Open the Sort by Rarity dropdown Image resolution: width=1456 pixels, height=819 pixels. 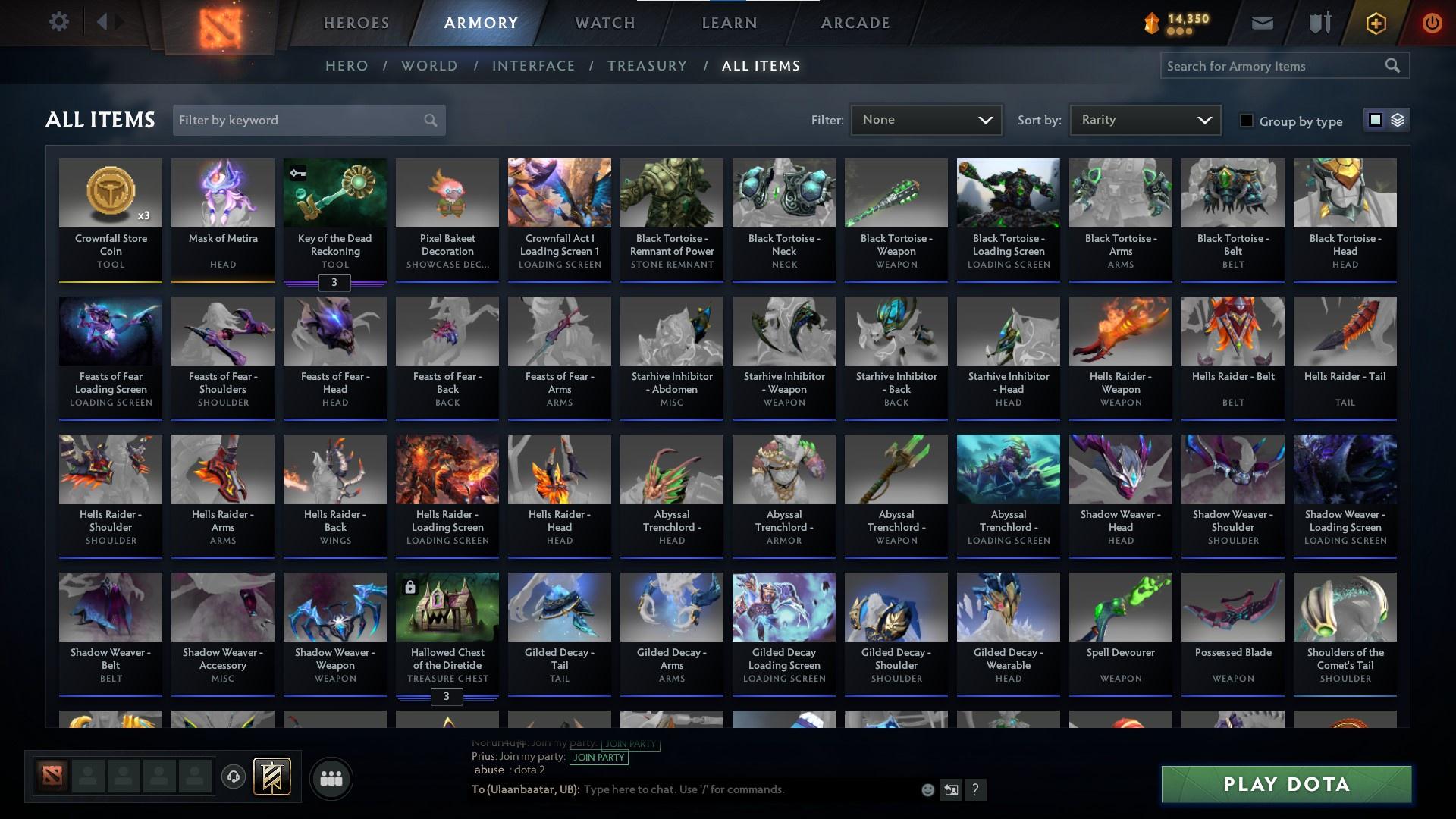pos(1144,119)
